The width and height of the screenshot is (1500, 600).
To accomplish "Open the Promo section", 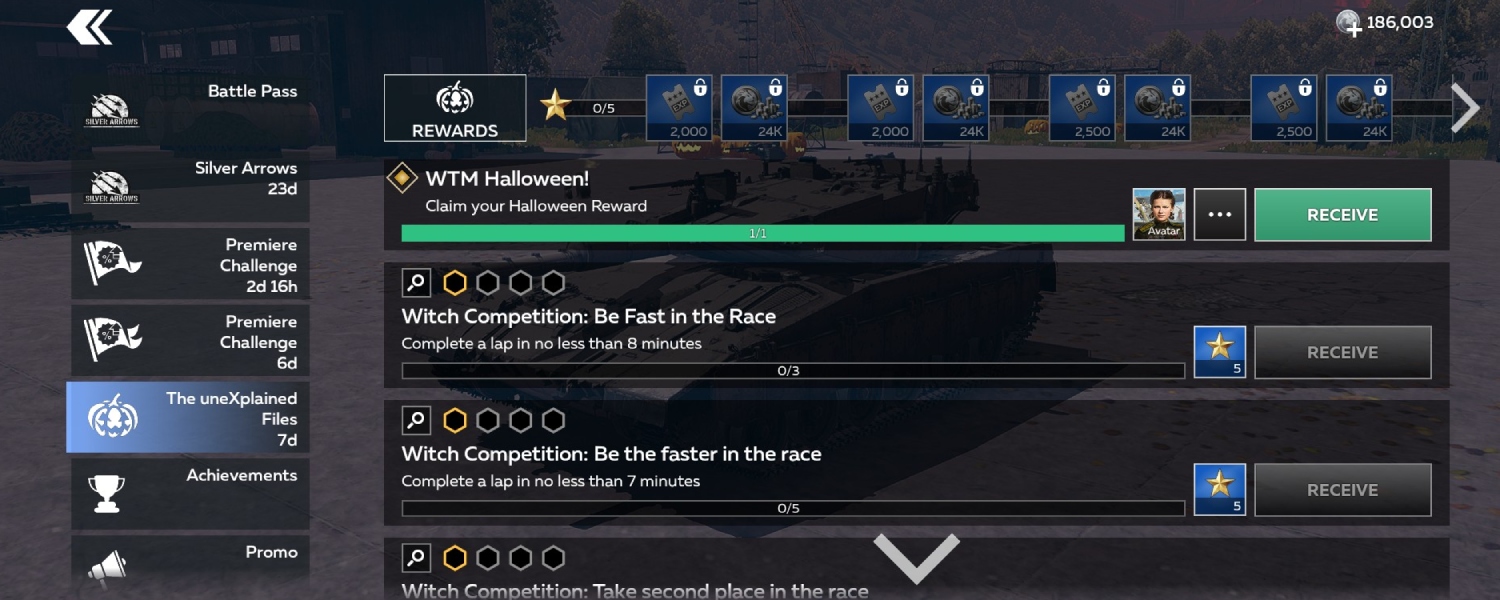I will coord(189,566).
